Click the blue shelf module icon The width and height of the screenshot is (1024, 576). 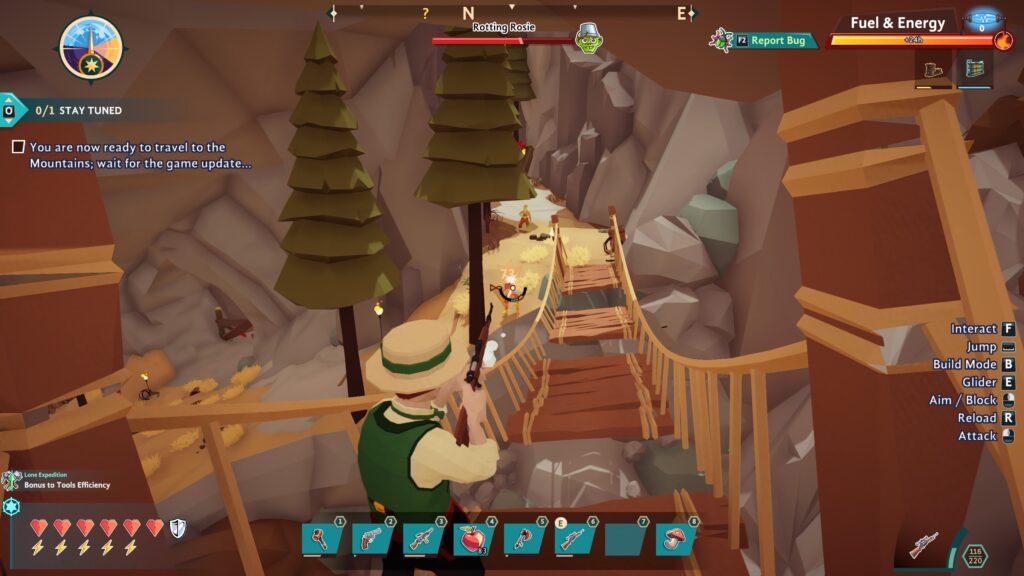975,70
